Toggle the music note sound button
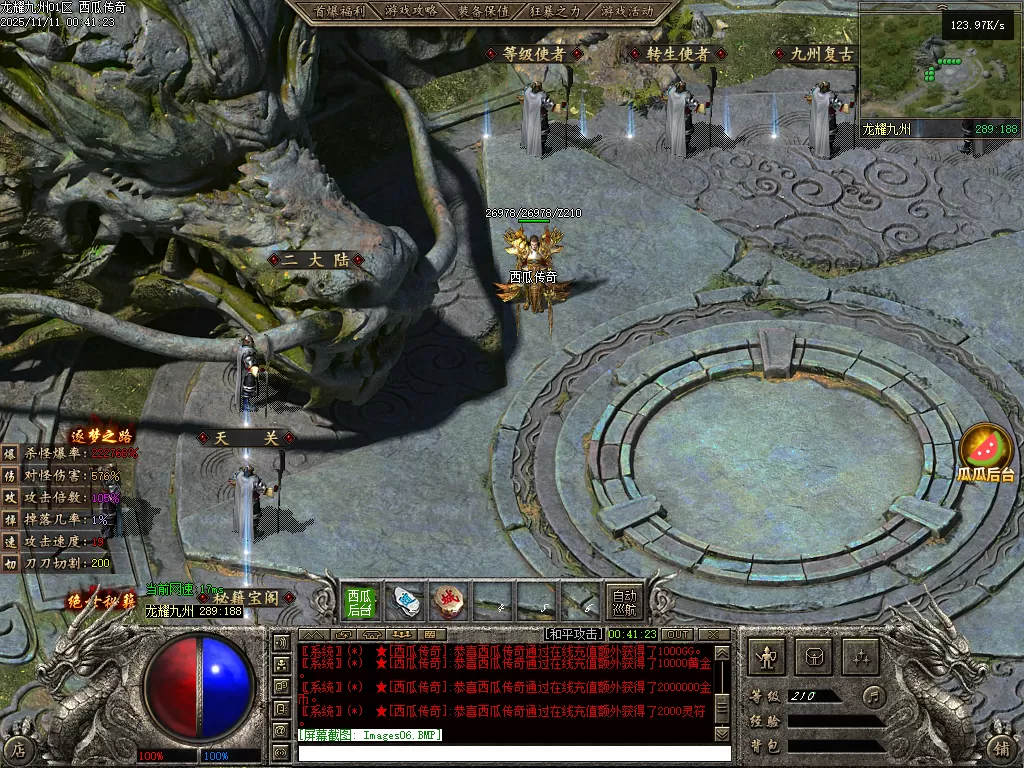Image resolution: width=1024 pixels, height=768 pixels. tap(873, 696)
